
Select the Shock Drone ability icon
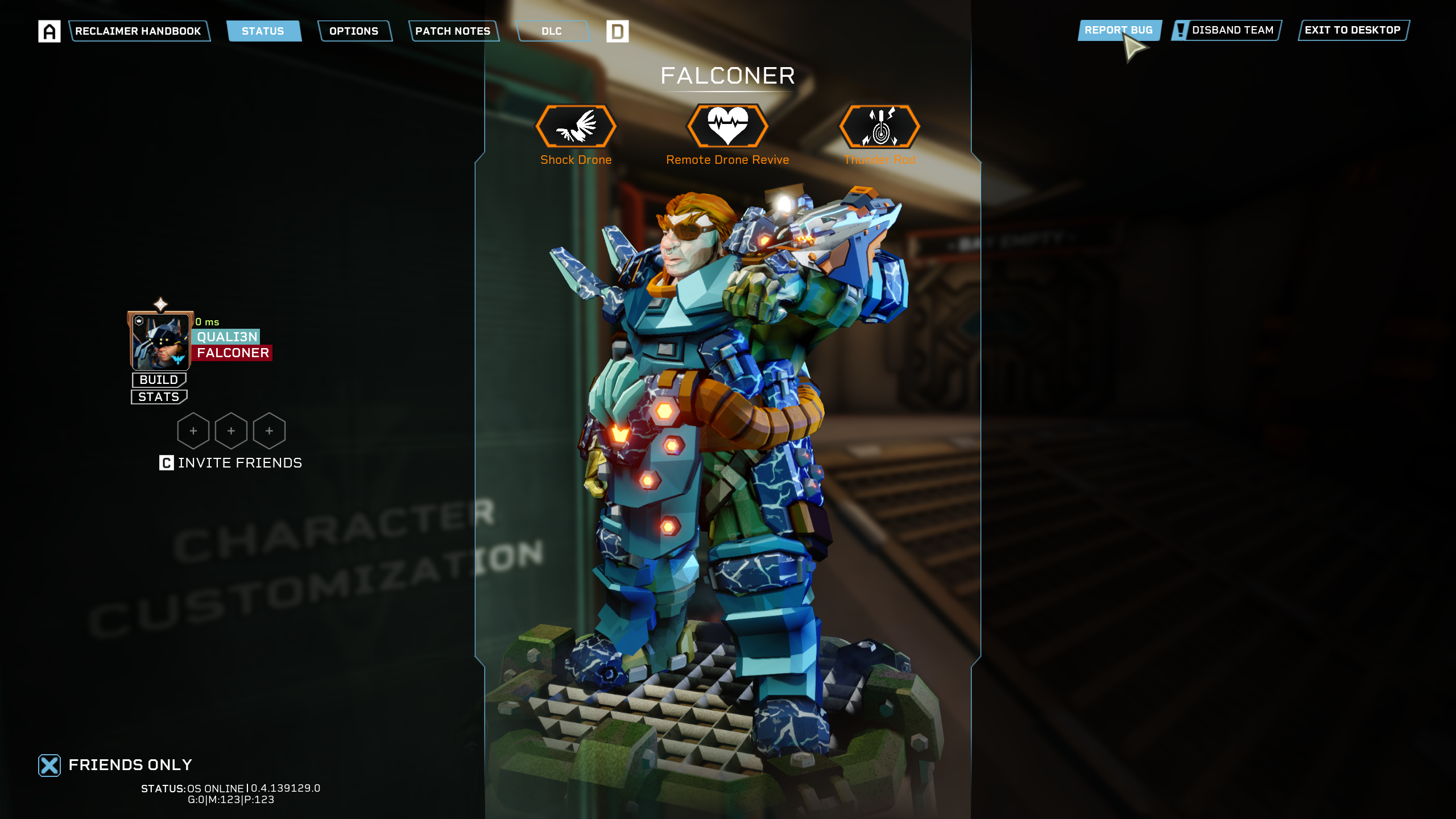tap(576, 127)
